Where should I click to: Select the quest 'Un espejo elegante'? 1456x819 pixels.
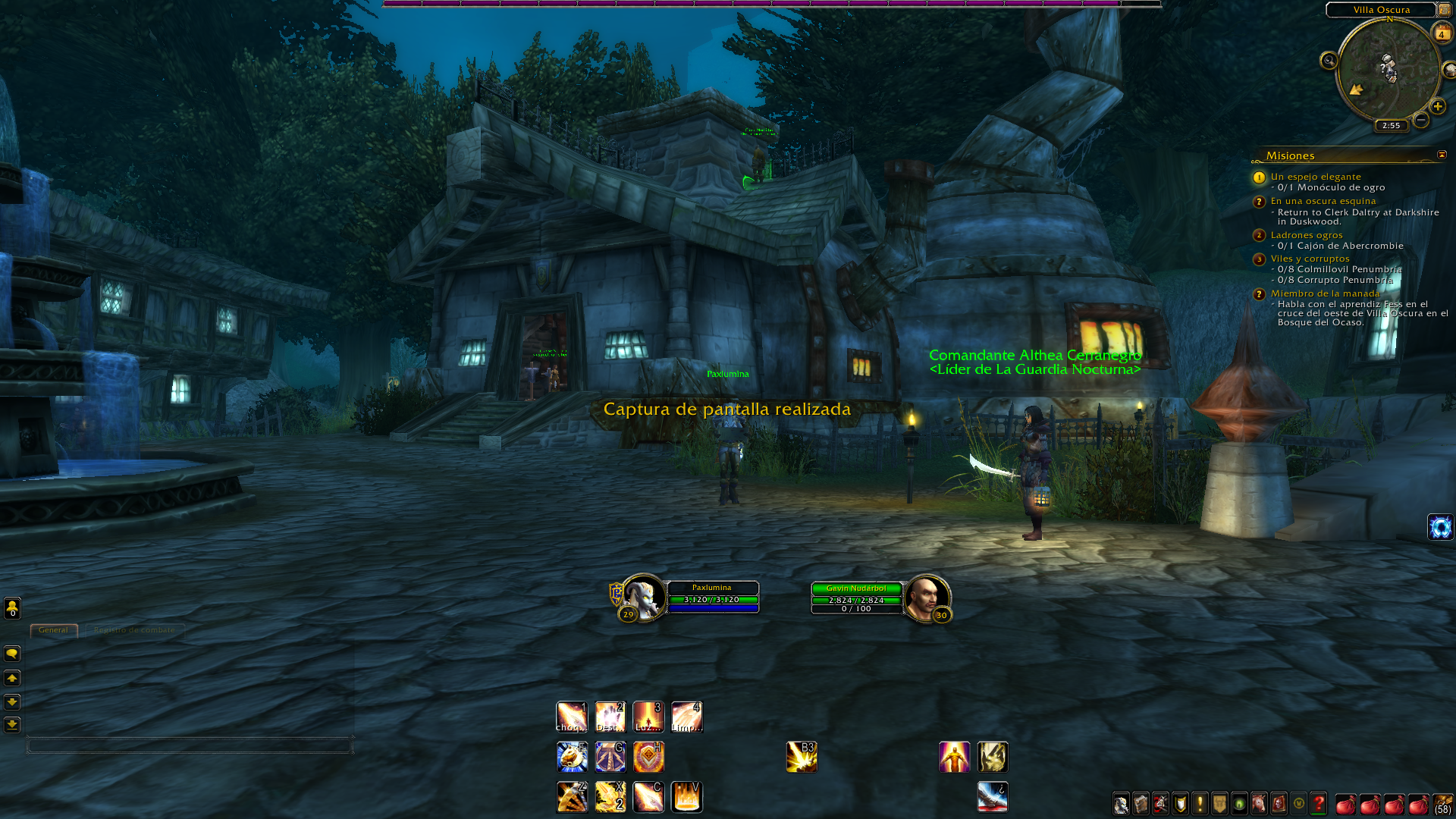click(x=1316, y=177)
